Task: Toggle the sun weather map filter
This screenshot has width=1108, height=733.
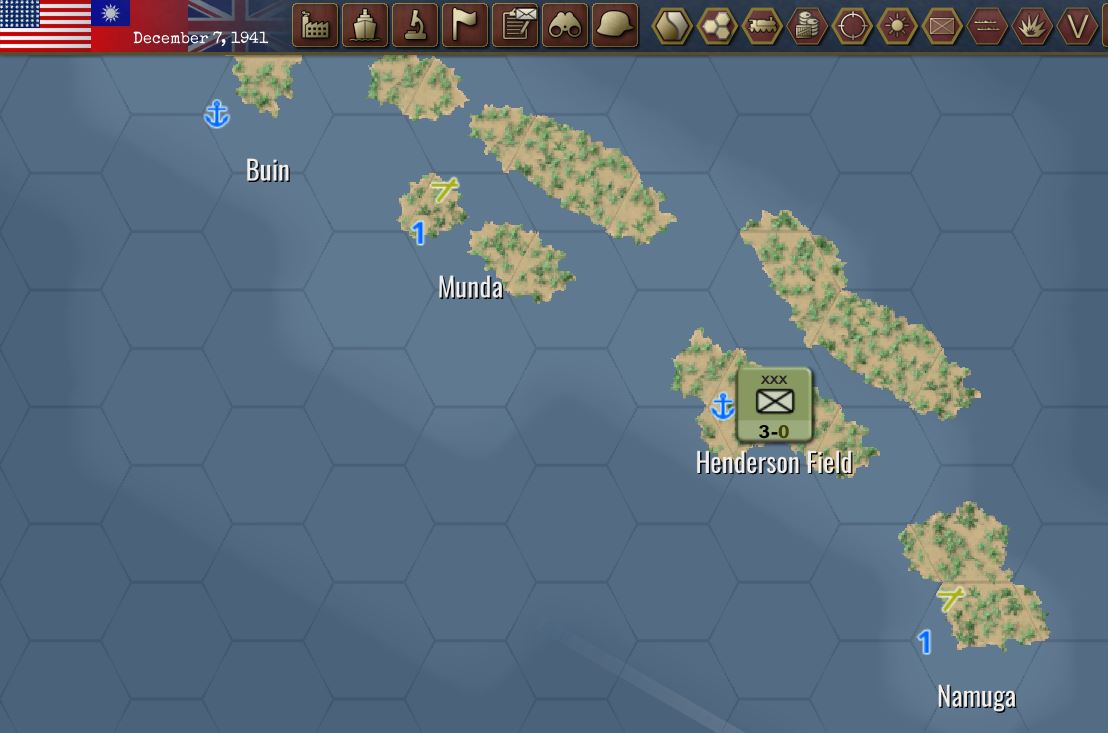Action: [x=897, y=26]
